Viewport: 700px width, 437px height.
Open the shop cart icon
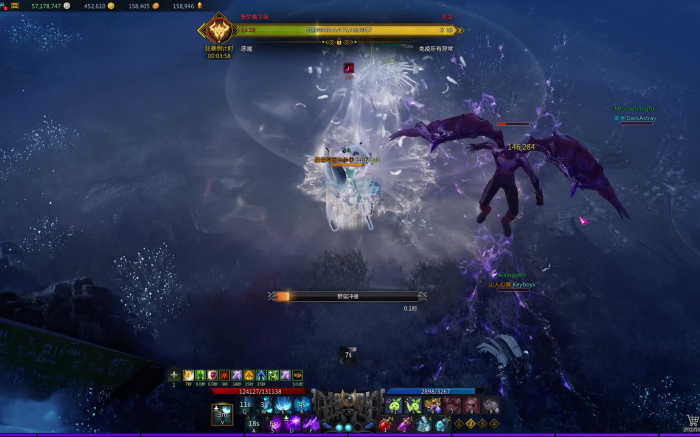691,421
